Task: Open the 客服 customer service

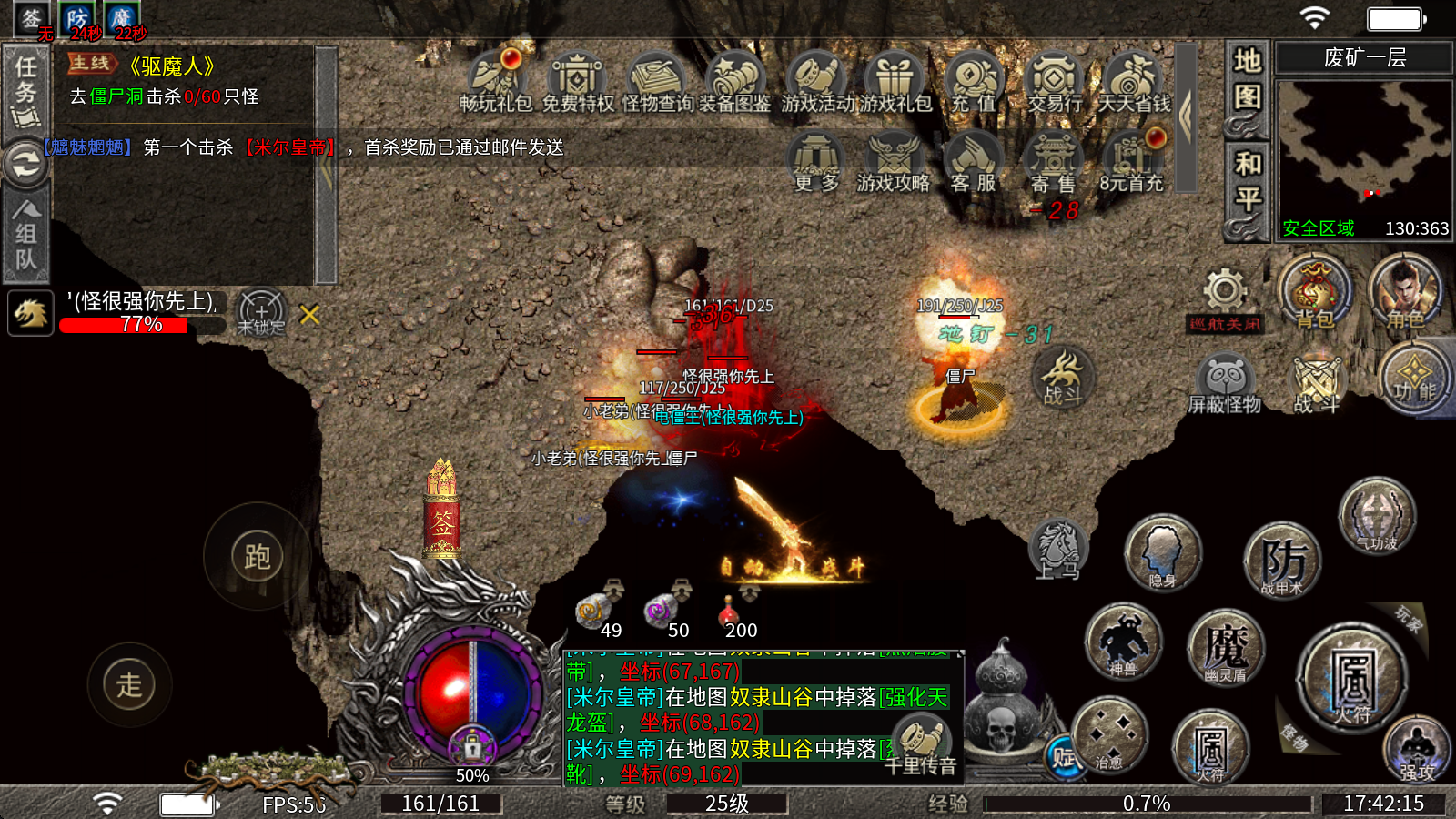Action: (973, 162)
